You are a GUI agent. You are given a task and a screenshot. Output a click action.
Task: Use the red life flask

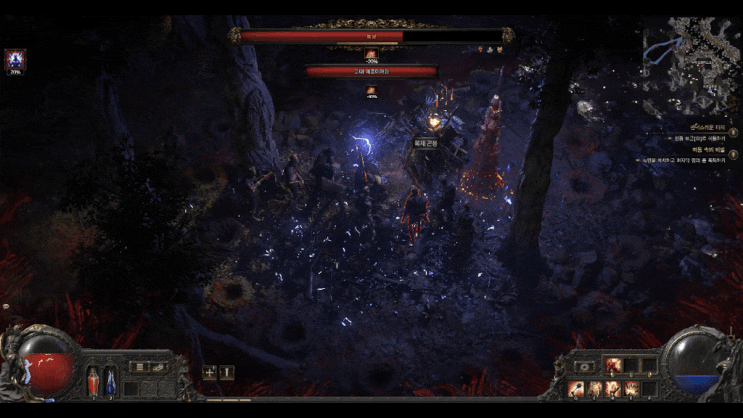pyautogui.click(x=93, y=381)
